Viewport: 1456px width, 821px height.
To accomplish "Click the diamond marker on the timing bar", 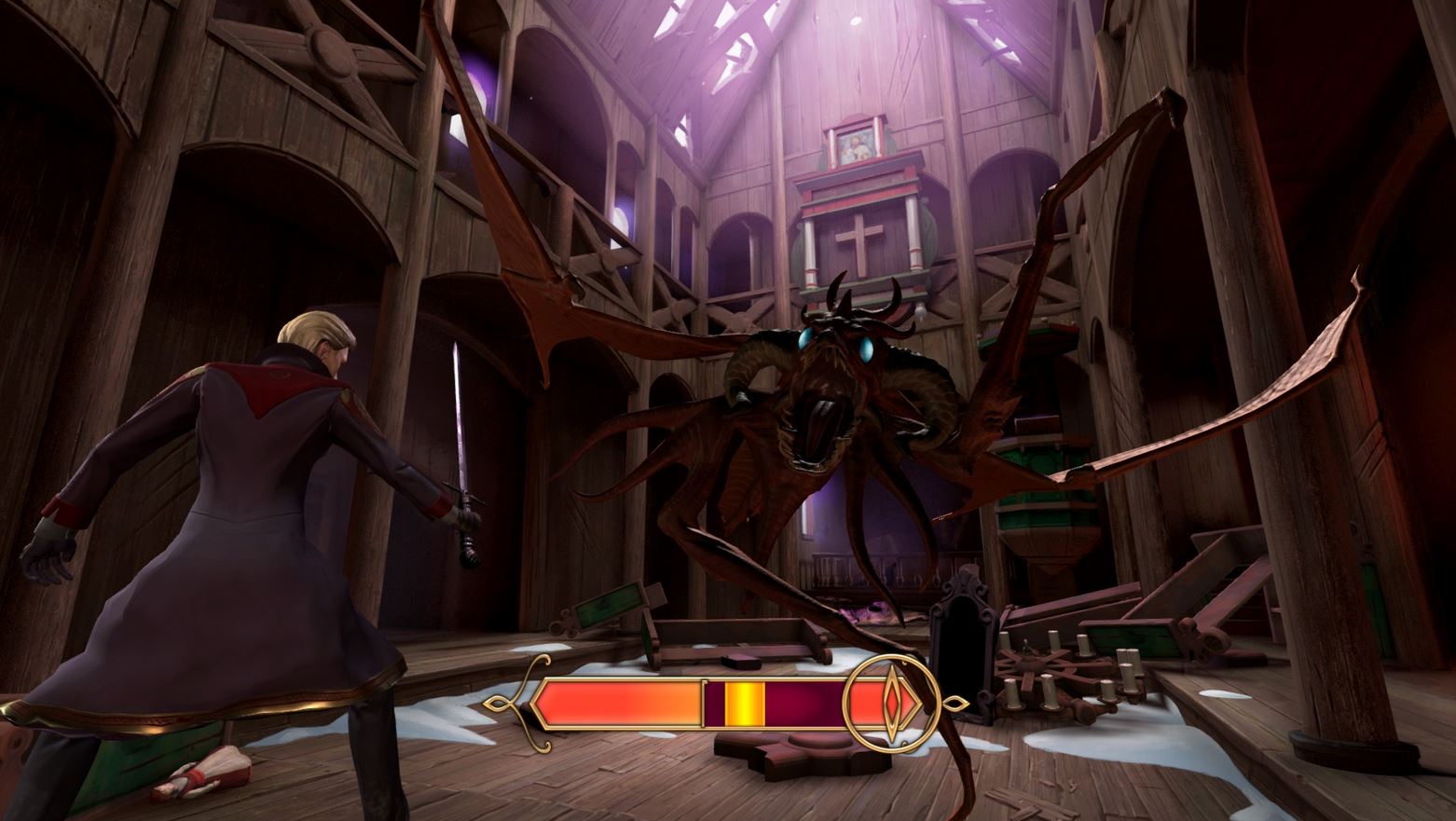I will pos(890,704).
